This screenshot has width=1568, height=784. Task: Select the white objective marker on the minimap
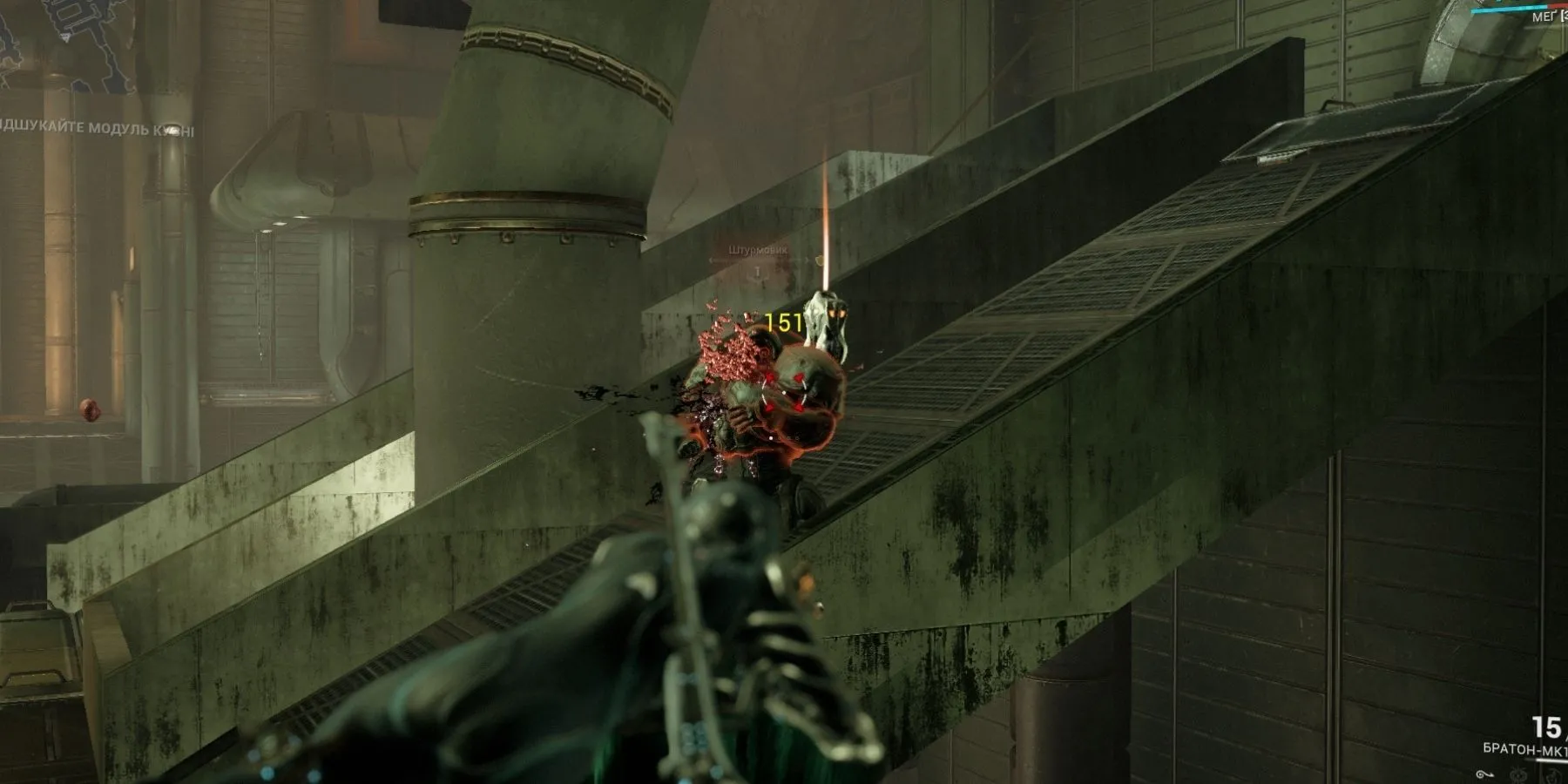click(64, 37)
